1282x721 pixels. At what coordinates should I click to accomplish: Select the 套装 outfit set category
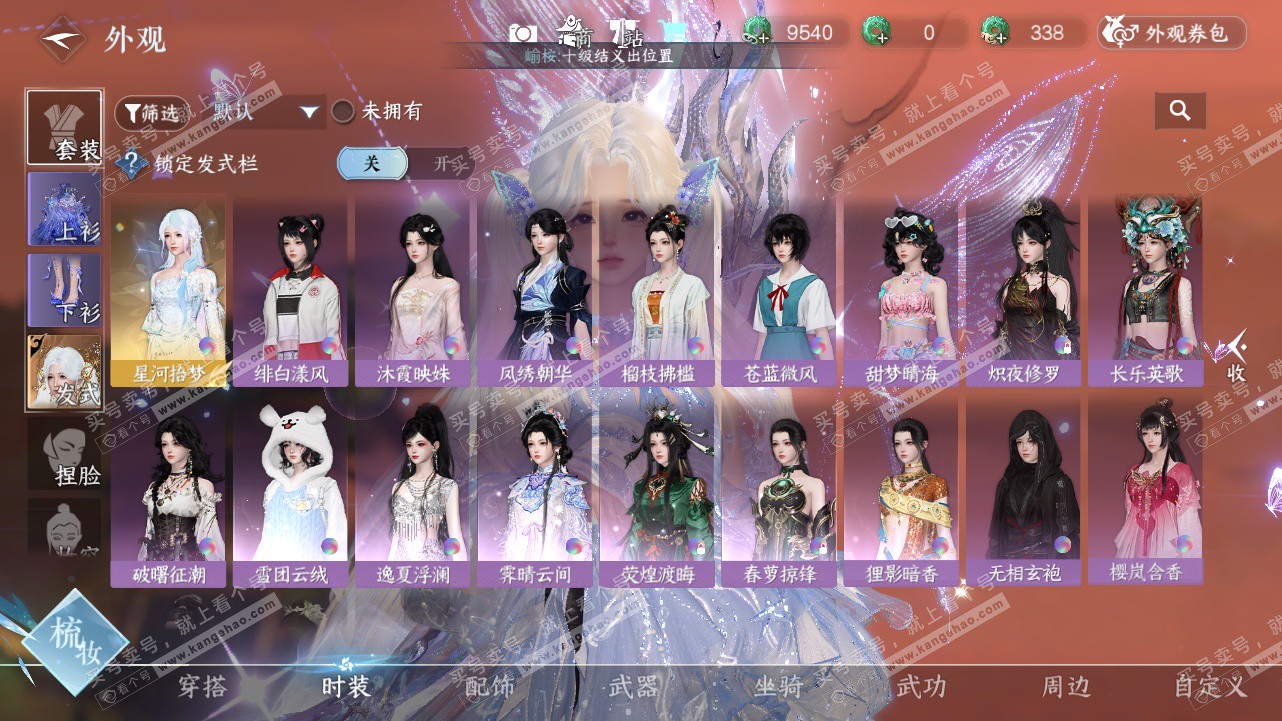click(x=64, y=127)
